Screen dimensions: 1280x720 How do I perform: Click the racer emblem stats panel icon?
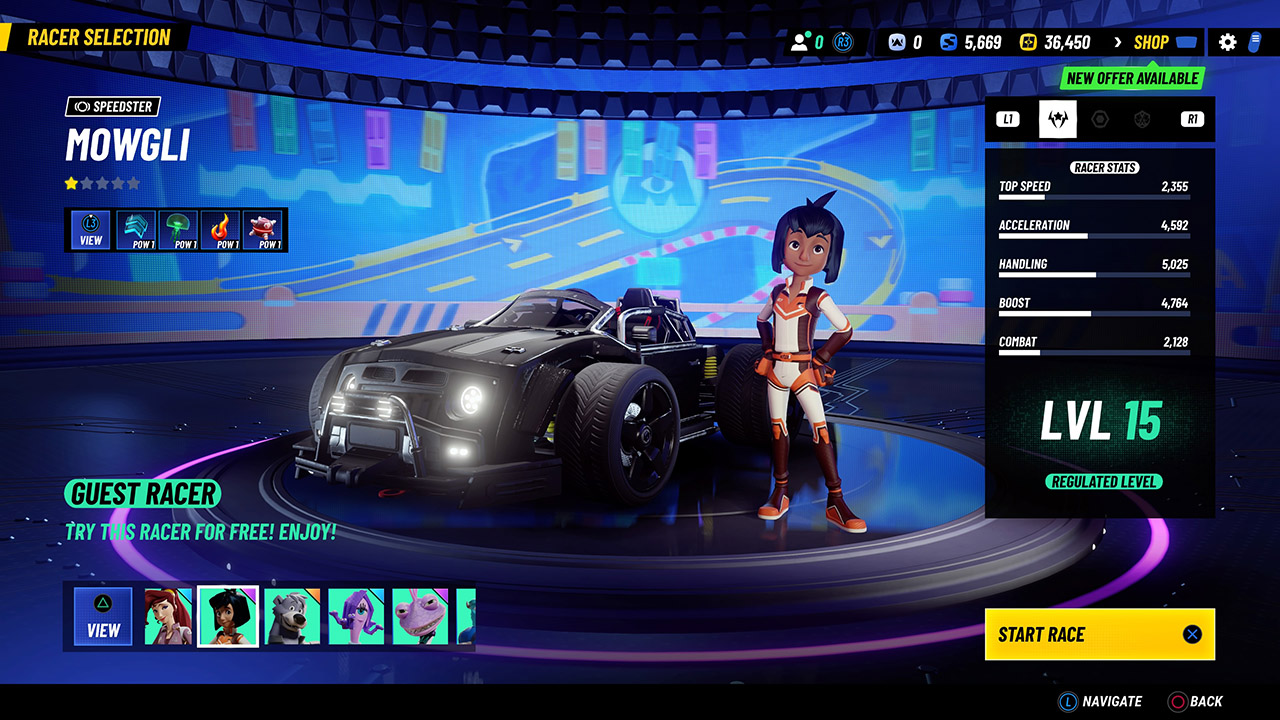[x=1057, y=118]
